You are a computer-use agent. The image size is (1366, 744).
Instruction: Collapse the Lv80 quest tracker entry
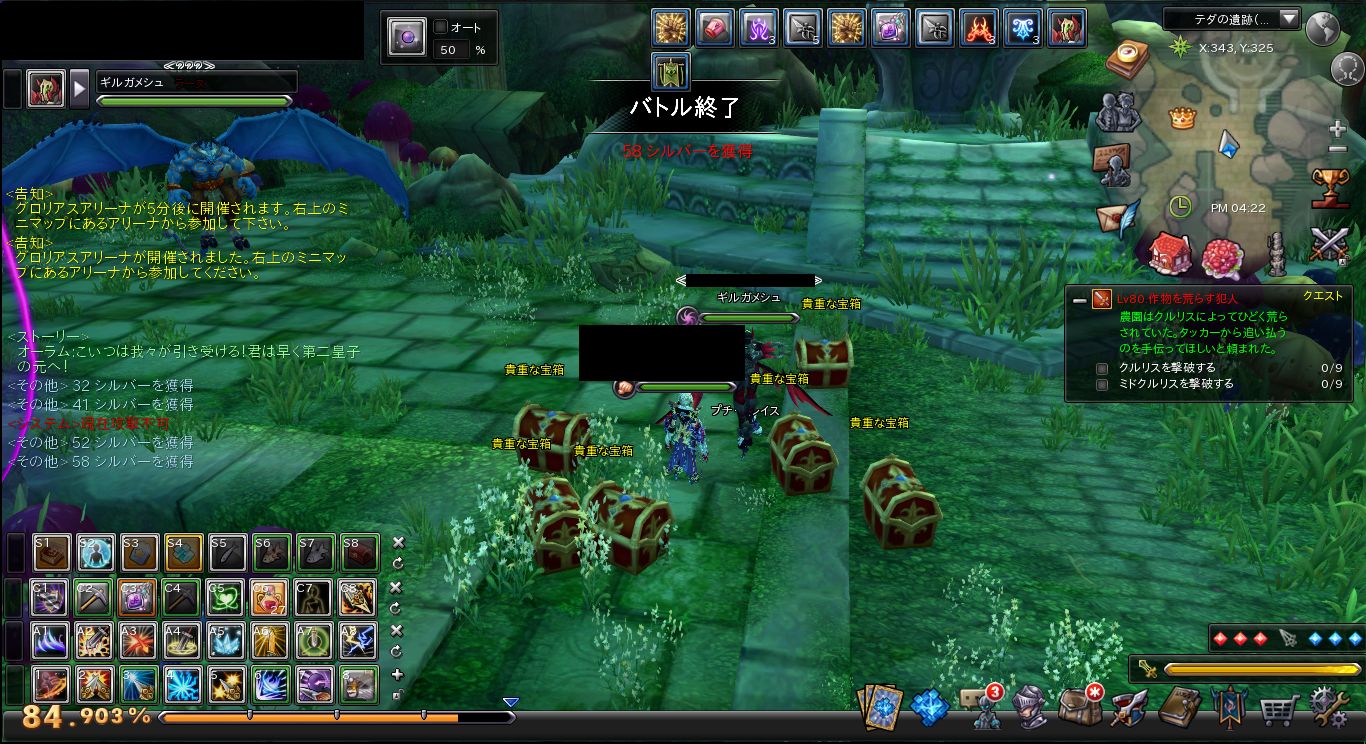click(x=1079, y=298)
